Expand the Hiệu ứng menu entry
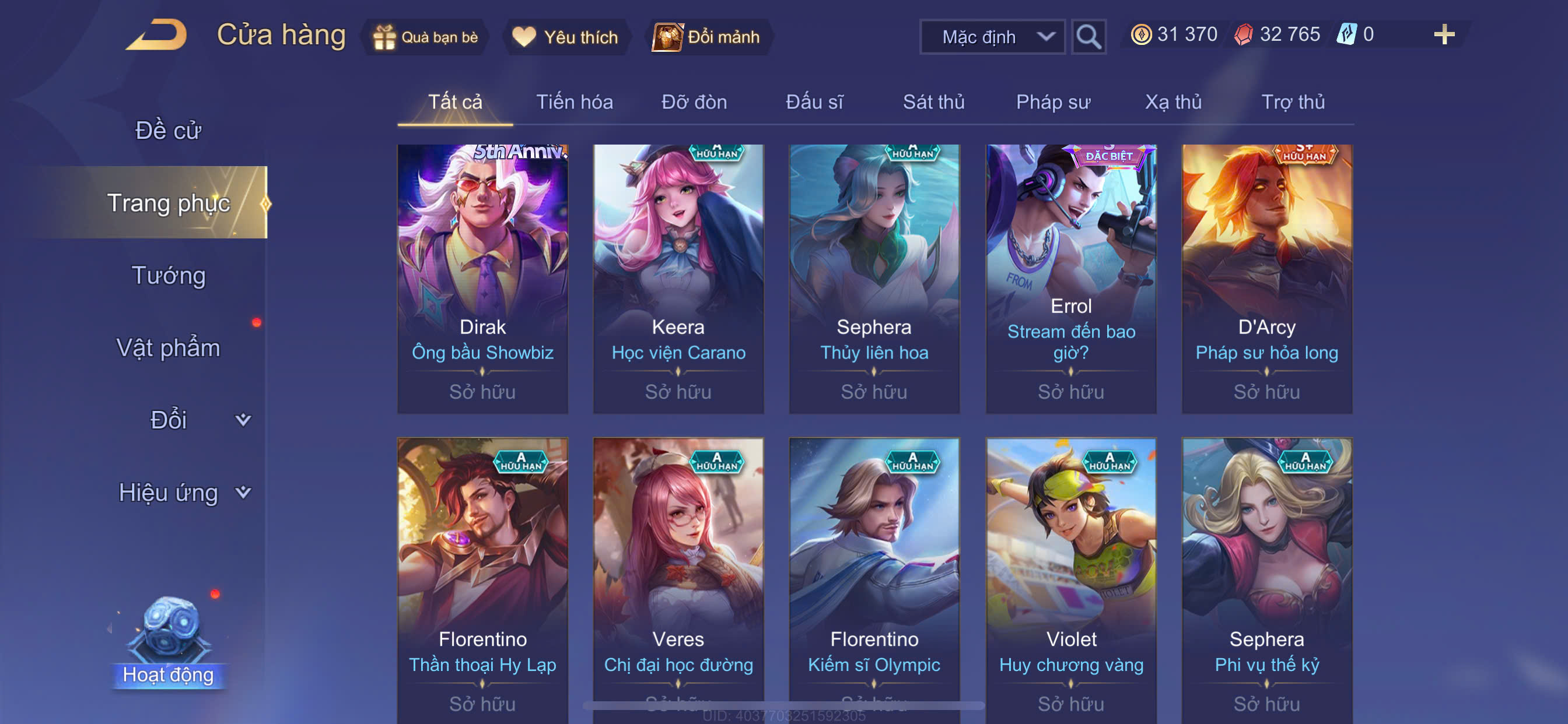 point(183,492)
